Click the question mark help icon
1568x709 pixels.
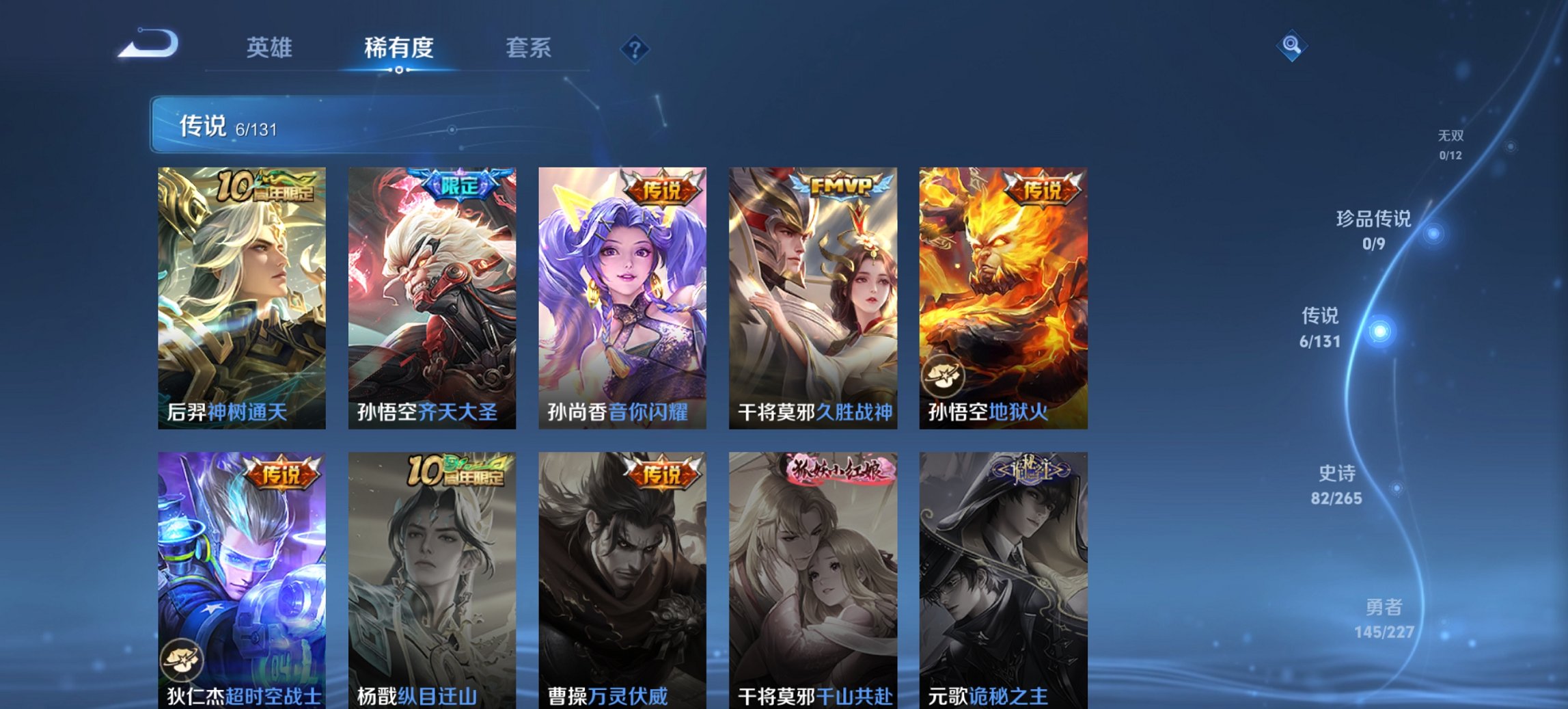[x=633, y=49]
